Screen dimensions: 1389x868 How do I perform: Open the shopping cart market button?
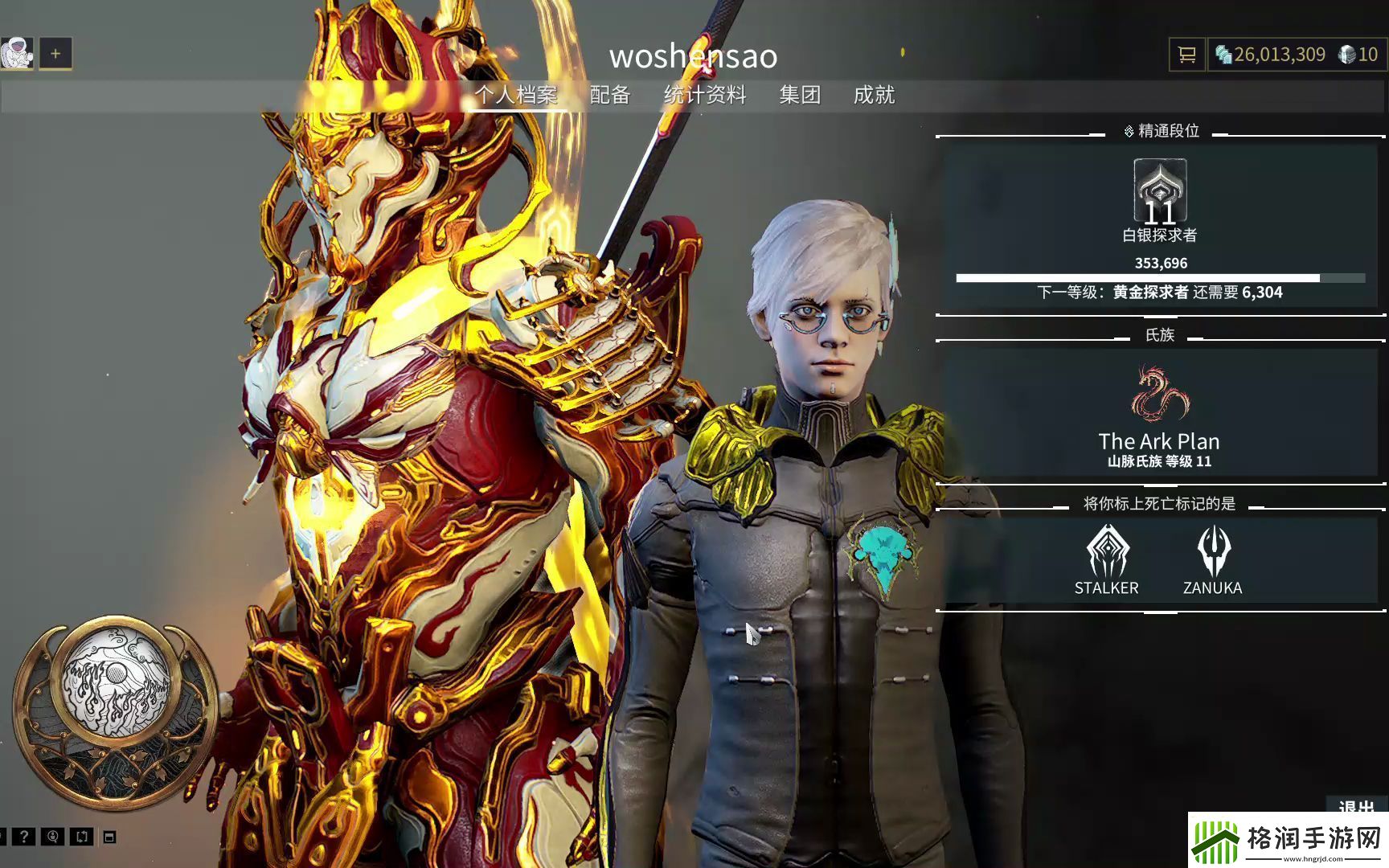click(1186, 55)
